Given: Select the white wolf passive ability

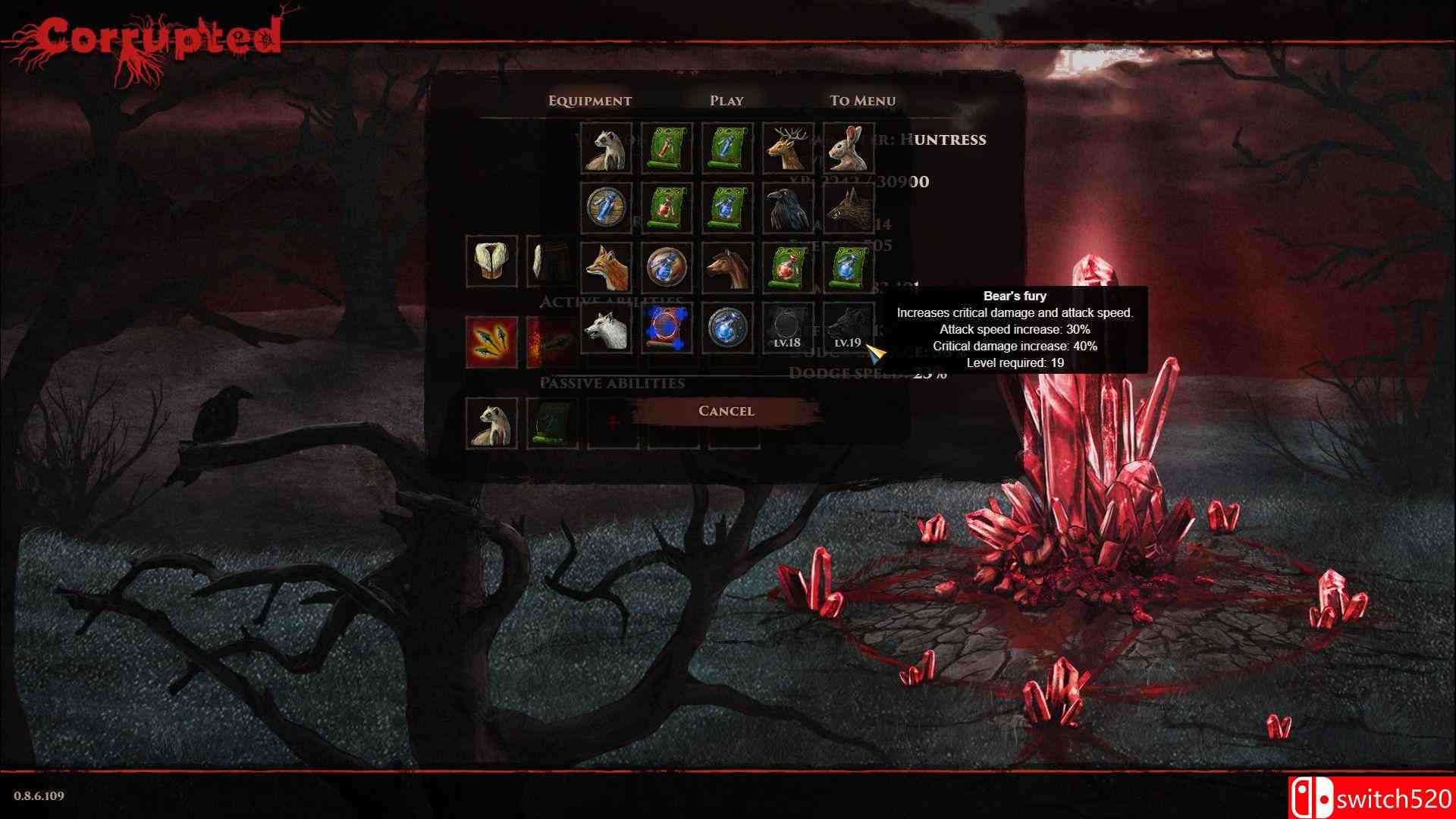Looking at the screenshot, I should point(606,328).
